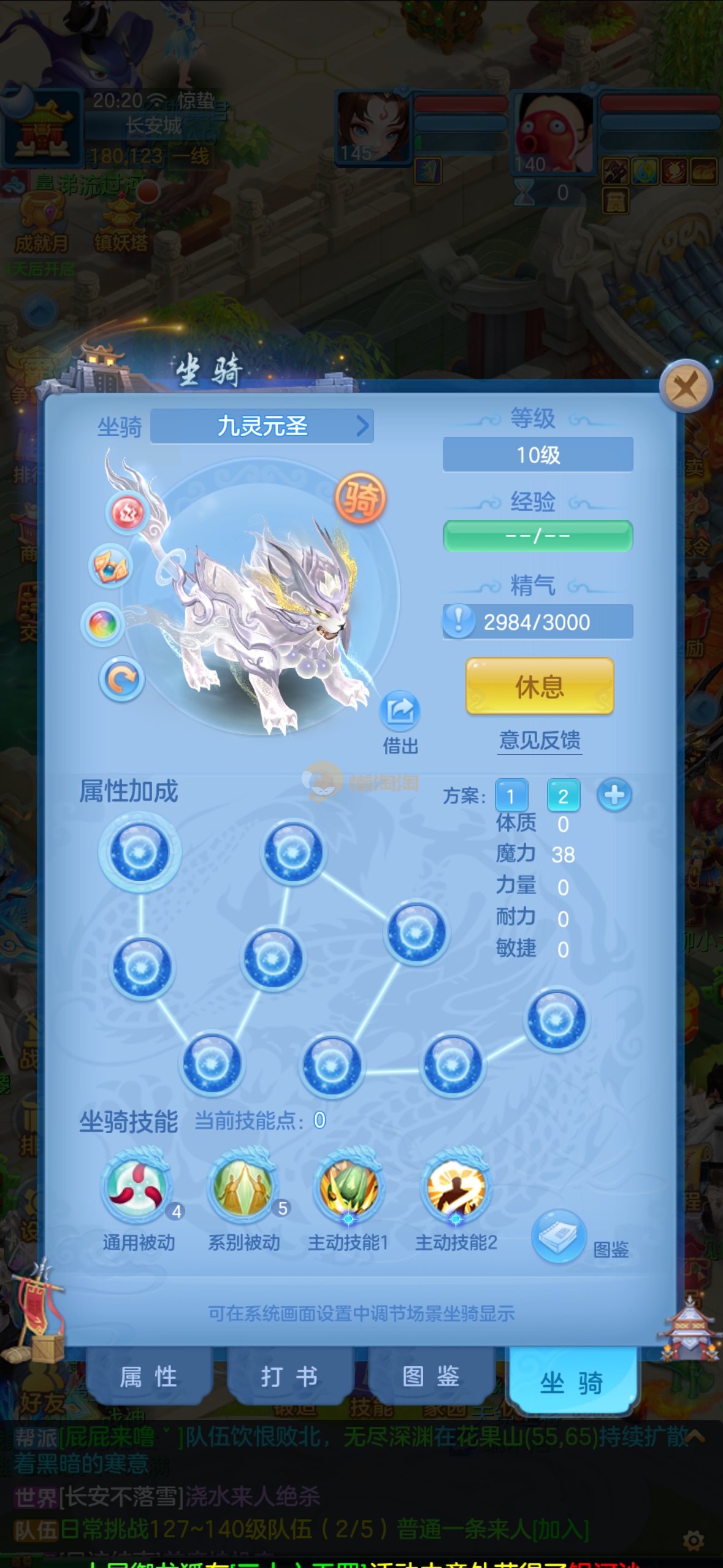Open the 意见反馈 feedback link
This screenshot has width=723, height=1568.
[x=540, y=740]
